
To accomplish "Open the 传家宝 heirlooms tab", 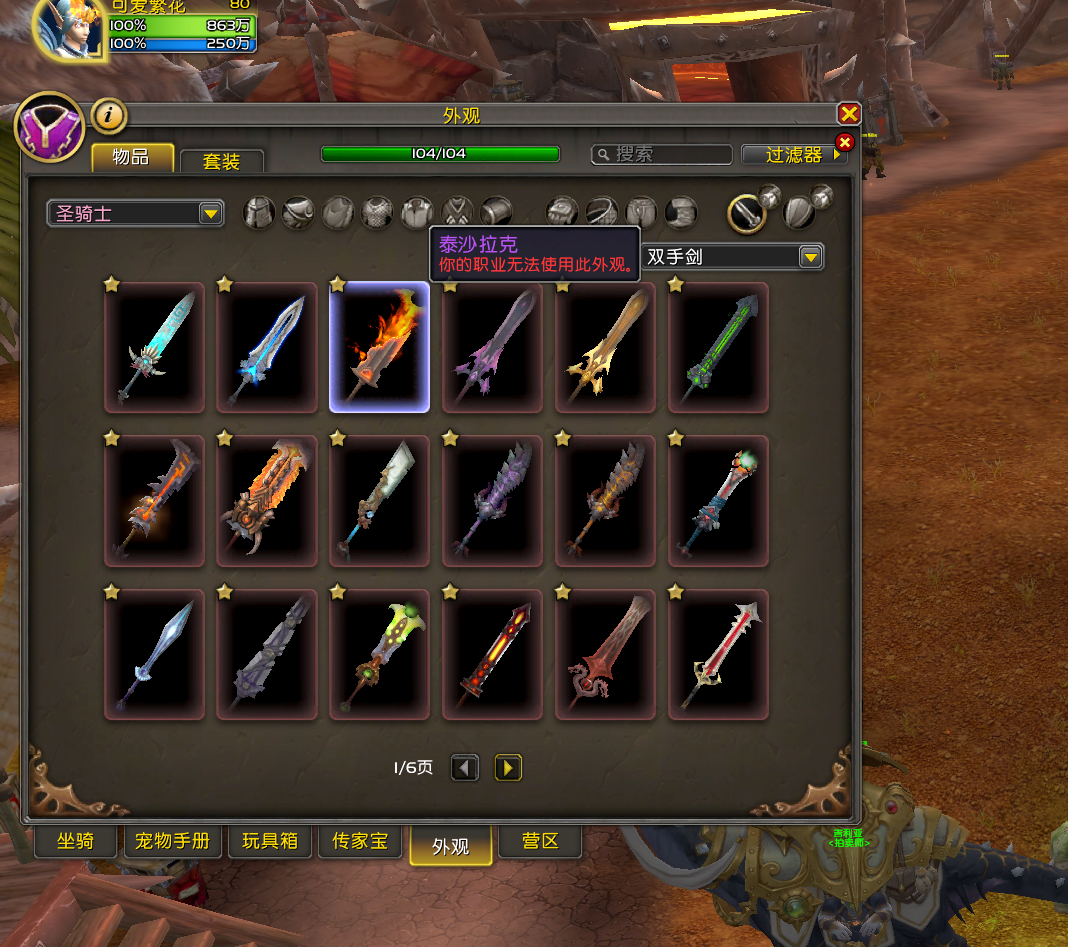I will point(359,841).
